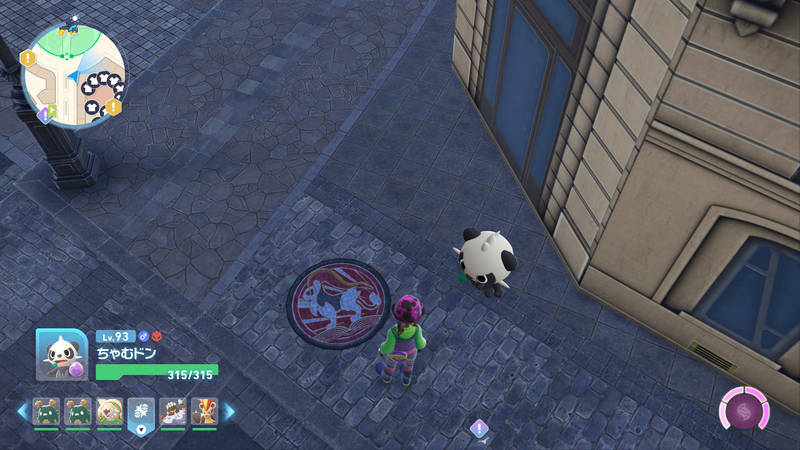The height and width of the screenshot is (450, 800).
Task: Open the circular minimap
Action: coord(74,70)
